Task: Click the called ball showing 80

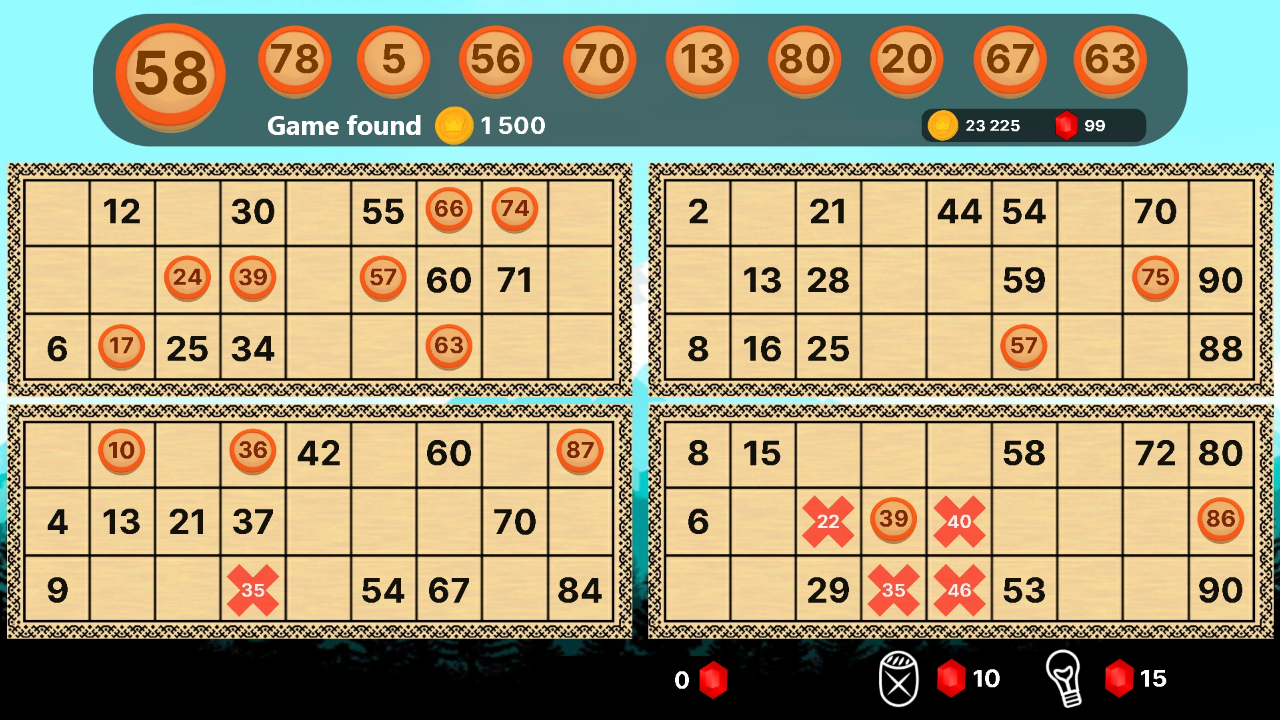Action: tap(803, 60)
